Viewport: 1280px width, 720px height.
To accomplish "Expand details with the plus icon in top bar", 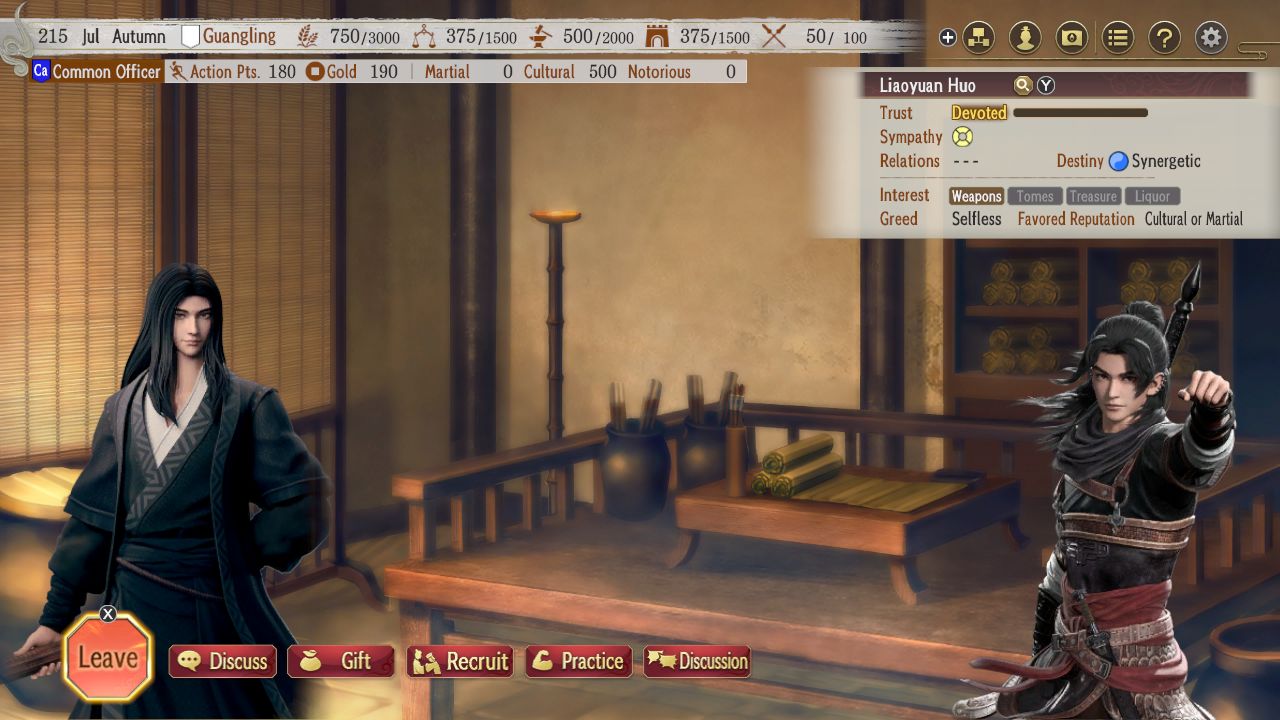I will point(947,37).
